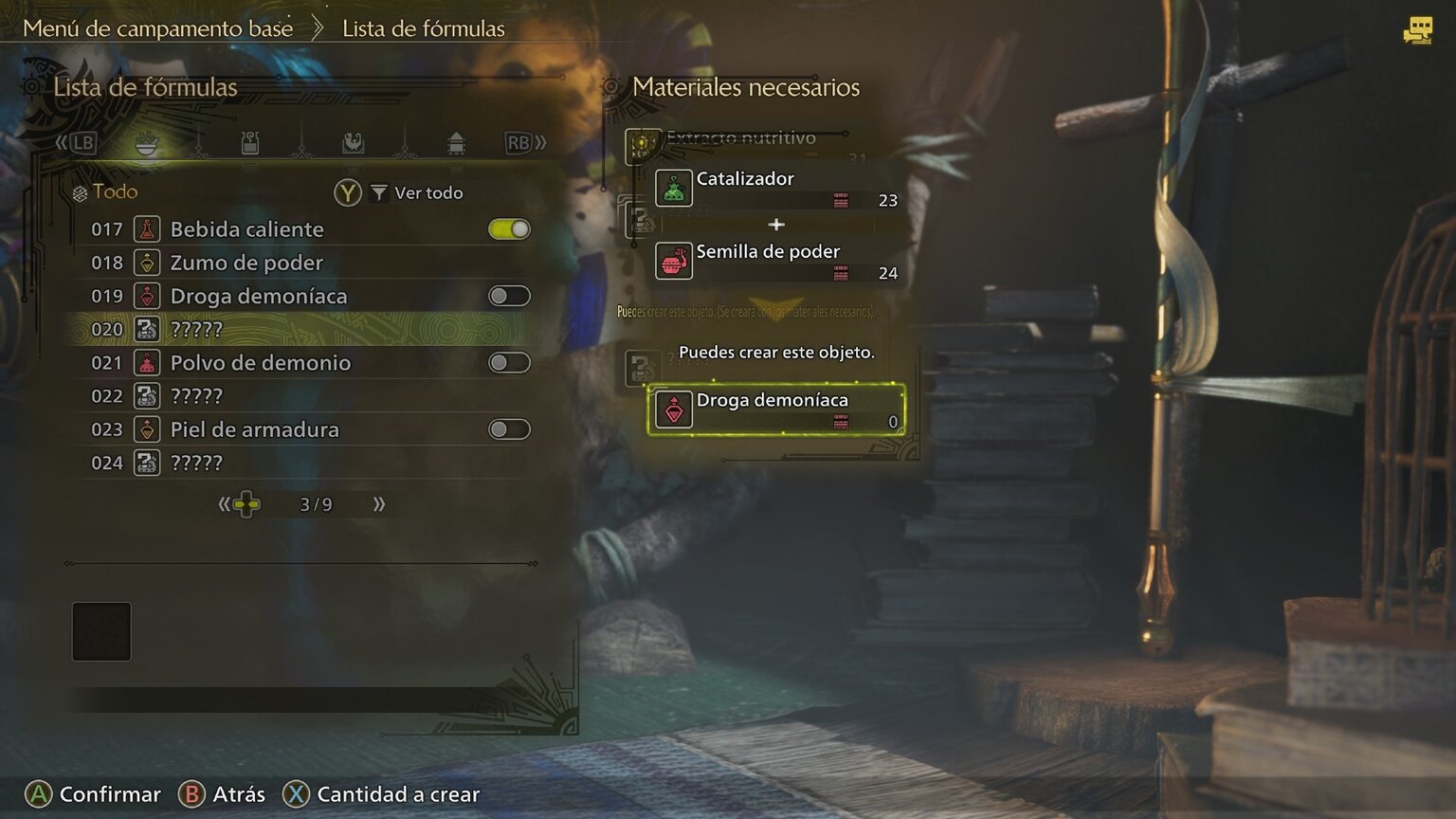Click the Bebida caliente flask icon
The image size is (1456, 819).
click(x=147, y=228)
